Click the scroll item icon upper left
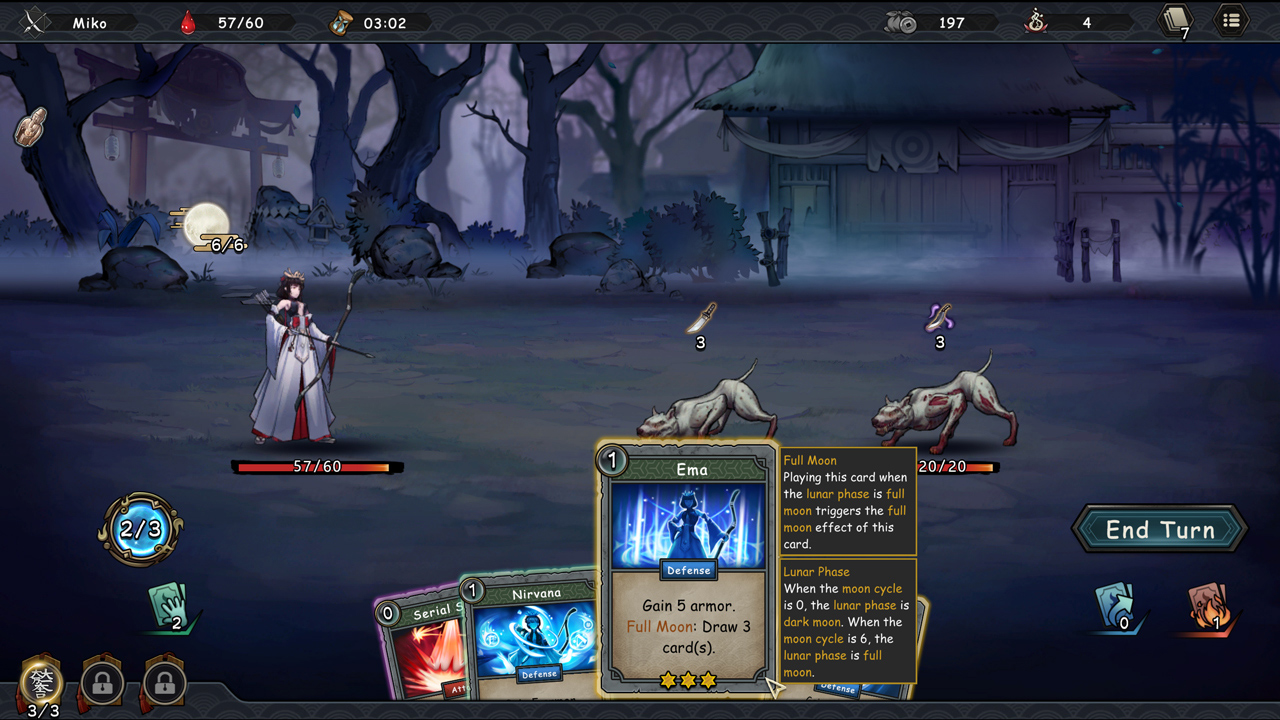Screen dimensions: 1280x720 [x=29, y=126]
